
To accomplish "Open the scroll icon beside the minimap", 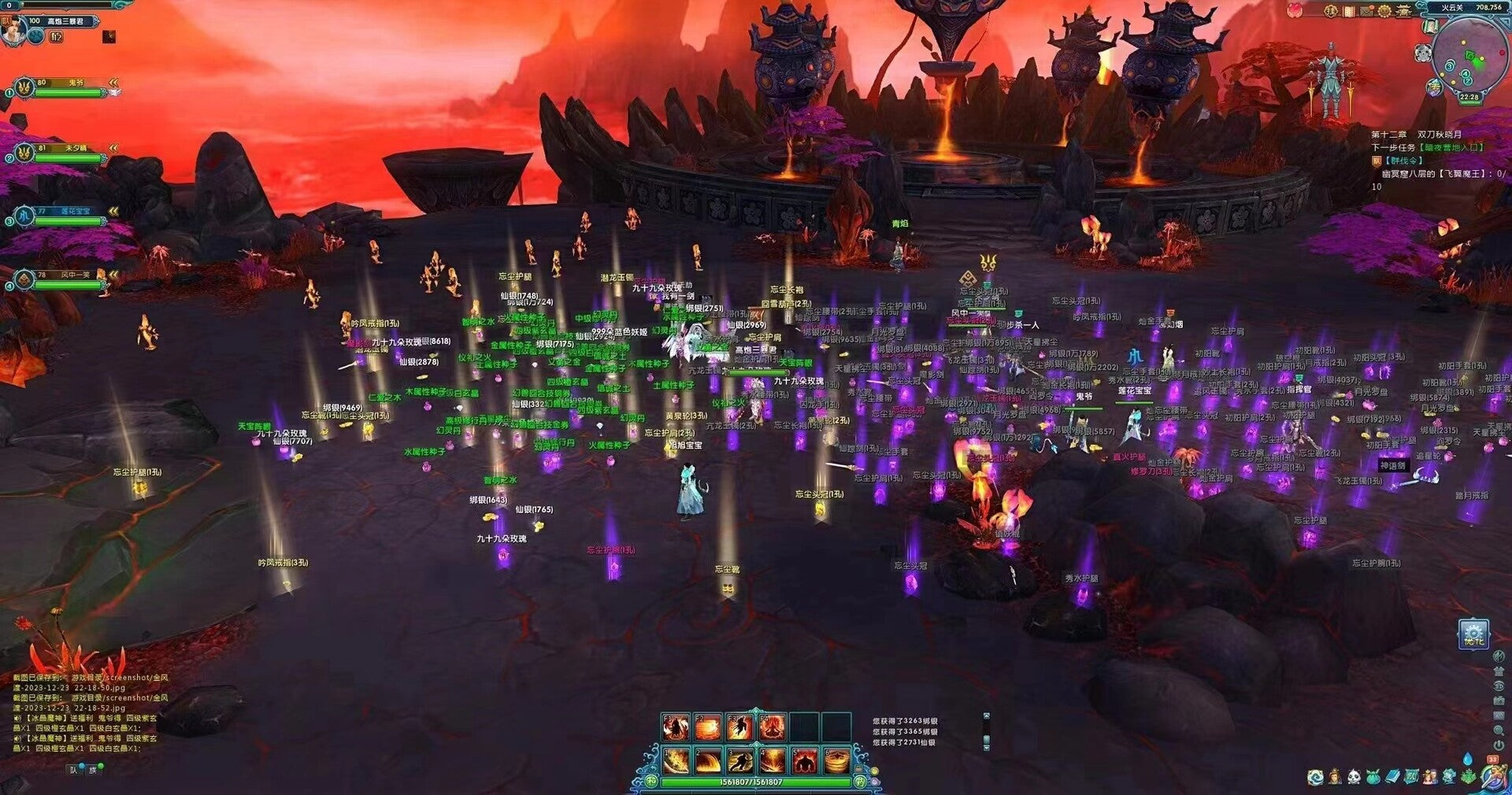I will [x=1431, y=26].
